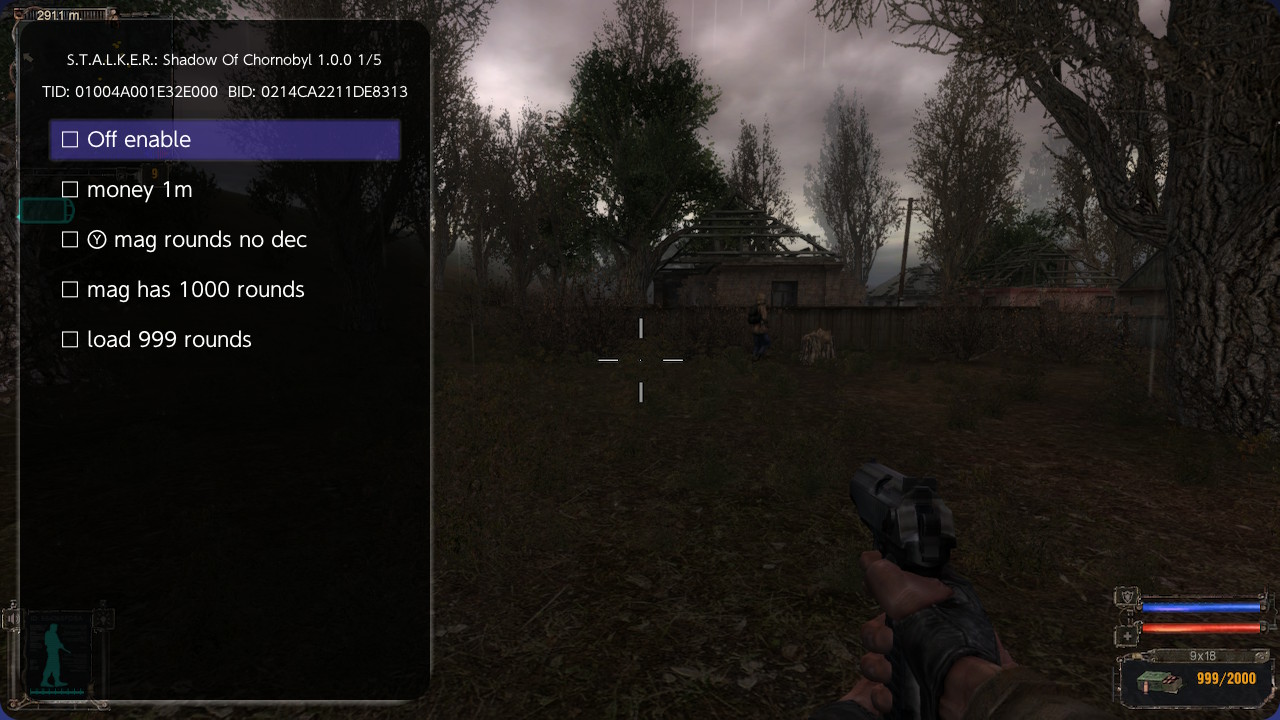The image size is (1280, 720).
Task: Click the red stamina bar
Action: 1200,628
